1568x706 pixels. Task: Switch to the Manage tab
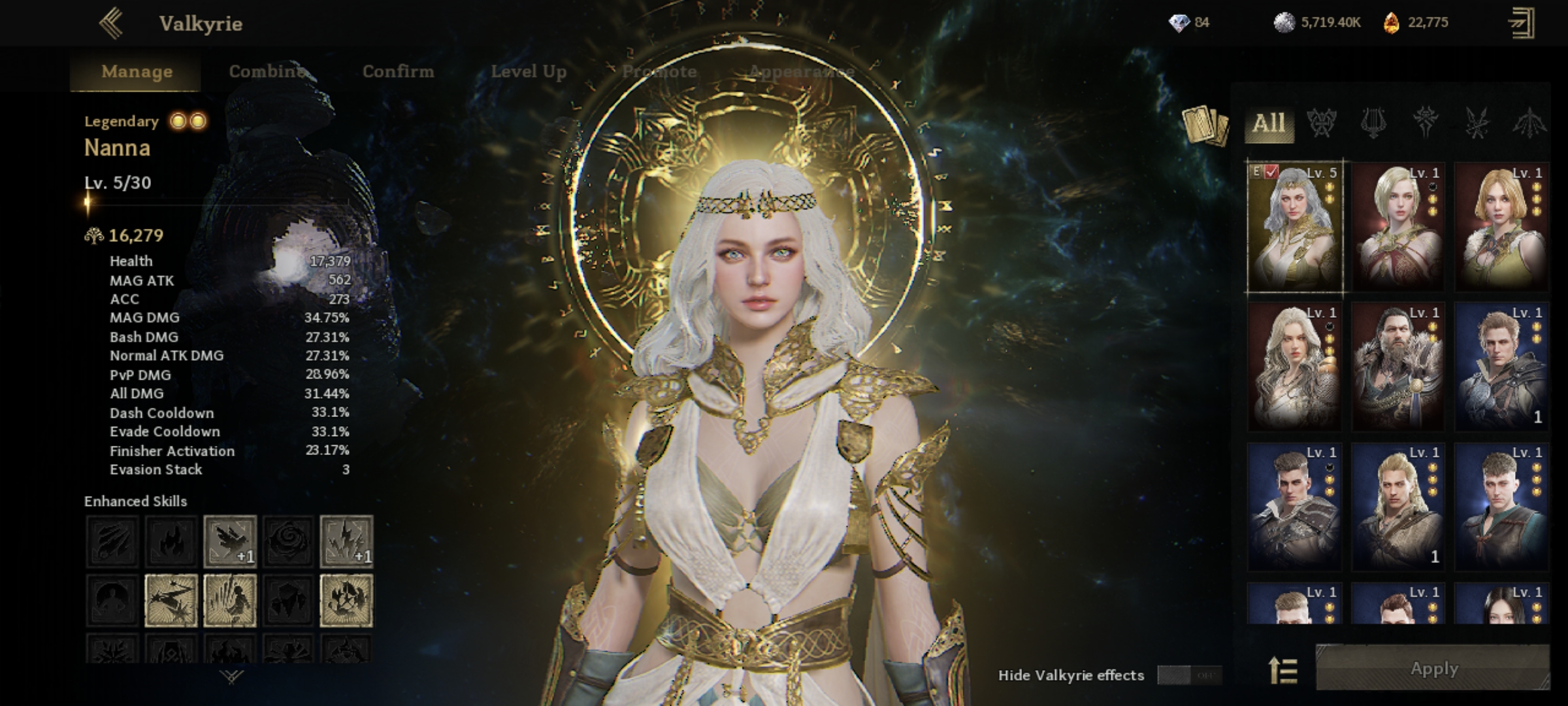[x=137, y=71]
